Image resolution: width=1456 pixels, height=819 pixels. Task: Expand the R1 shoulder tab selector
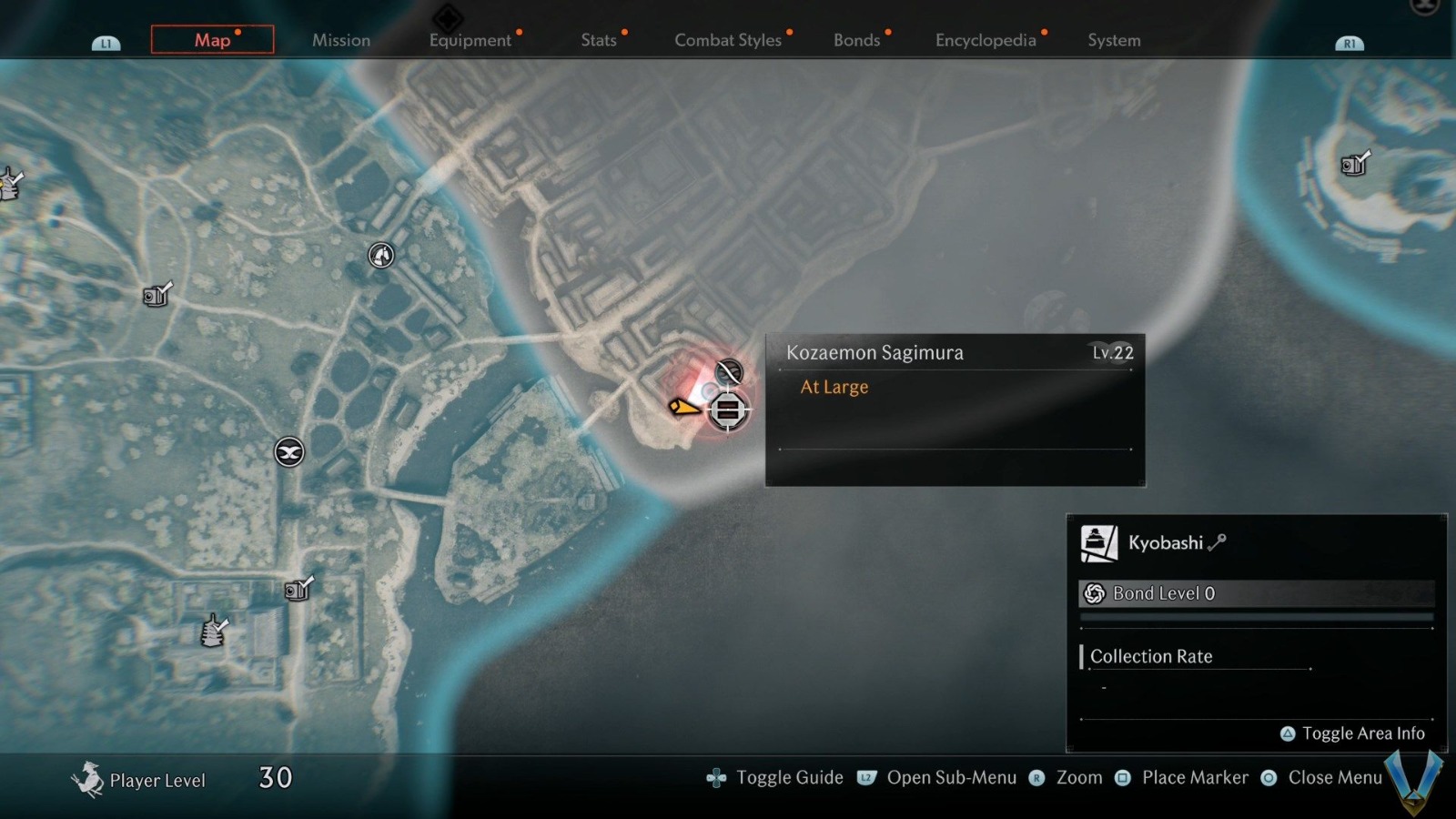pyautogui.click(x=1350, y=42)
